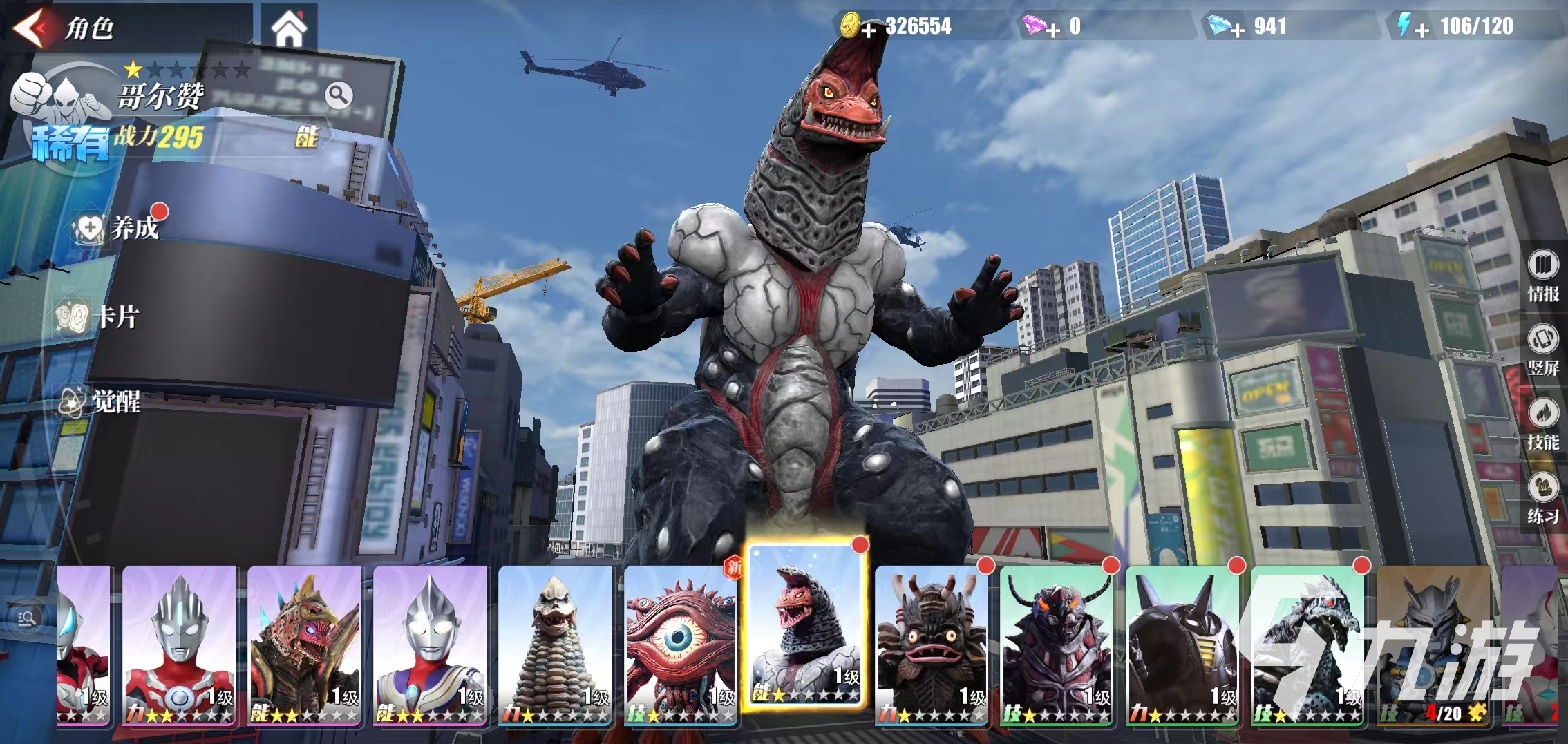Viewport: 1568px width, 744px height.
Task: View the 技能 skills panel
Action: click(x=1542, y=425)
